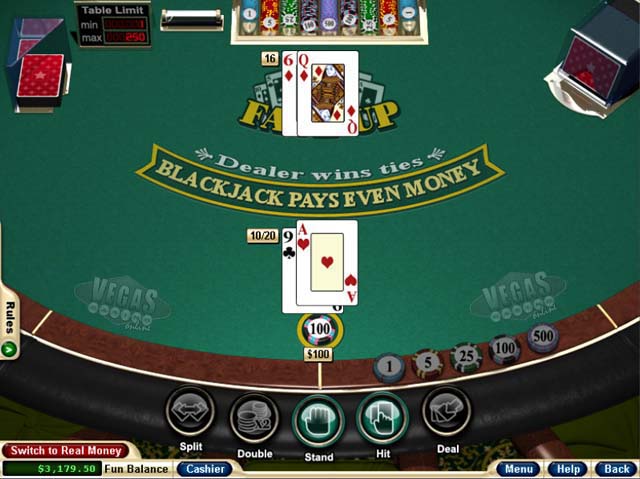Select the 5 dollar chip

(427, 362)
